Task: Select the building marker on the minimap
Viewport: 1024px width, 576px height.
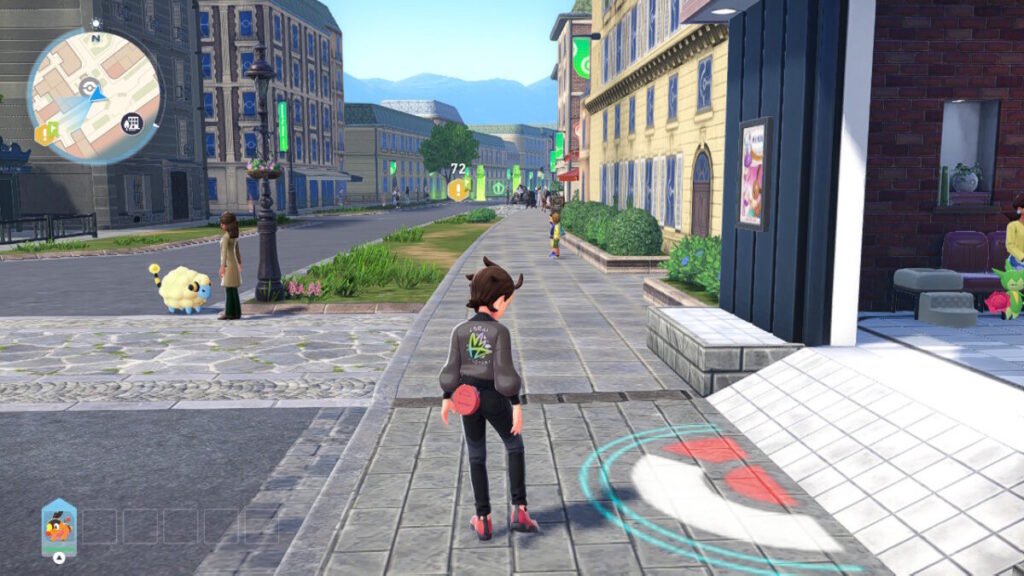Action: tap(131, 123)
